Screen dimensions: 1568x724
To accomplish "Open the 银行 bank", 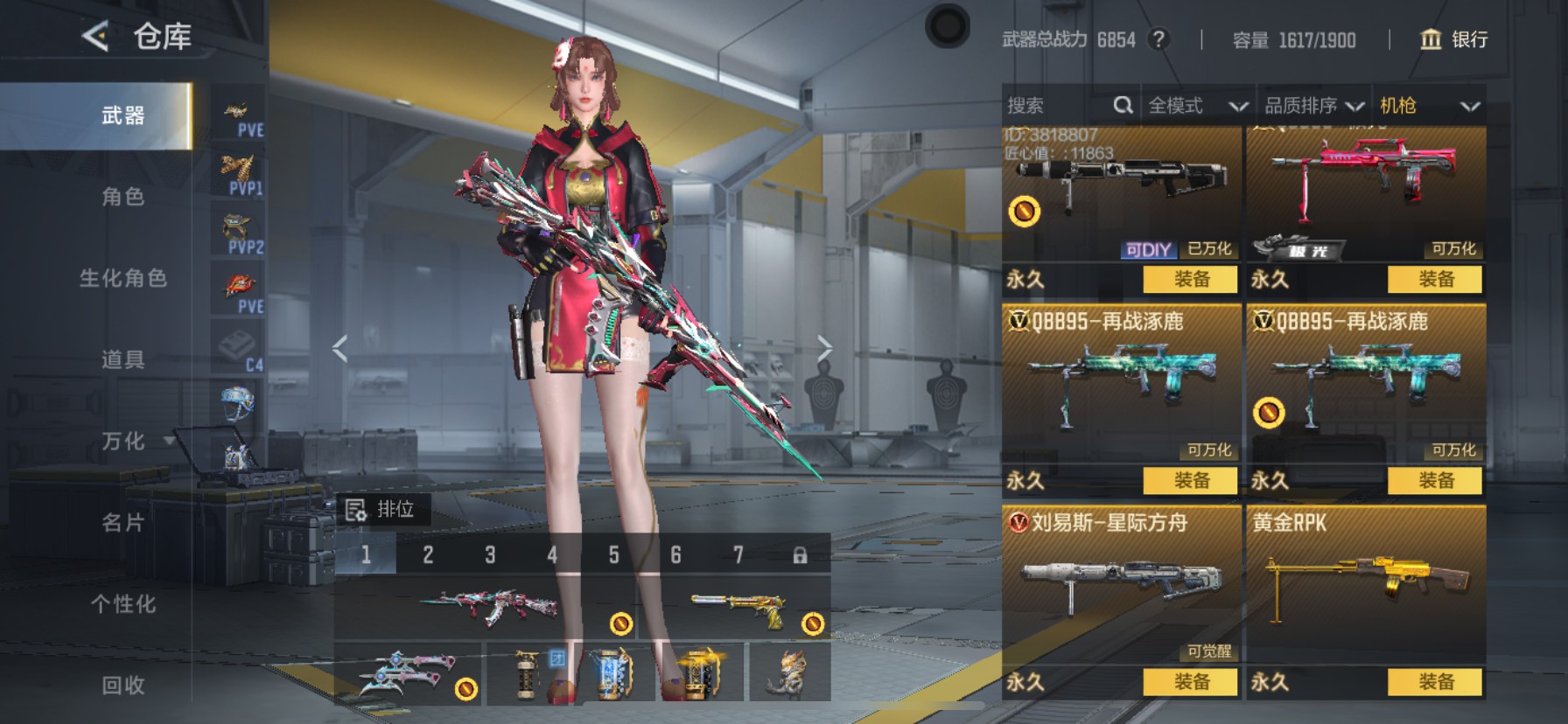I will (x=1454, y=39).
